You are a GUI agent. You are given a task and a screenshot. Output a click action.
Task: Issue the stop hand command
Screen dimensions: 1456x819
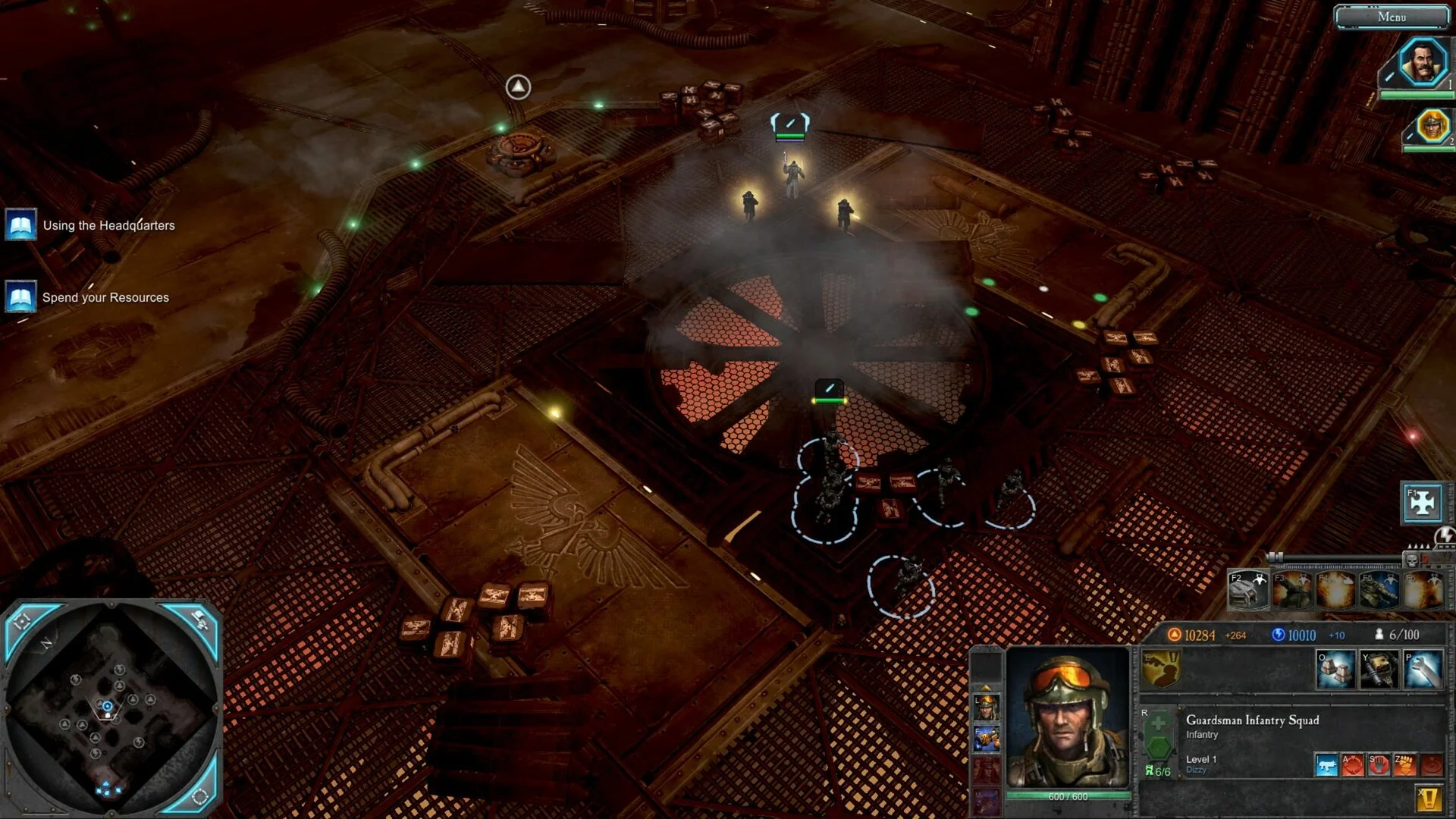click(1378, 764)
